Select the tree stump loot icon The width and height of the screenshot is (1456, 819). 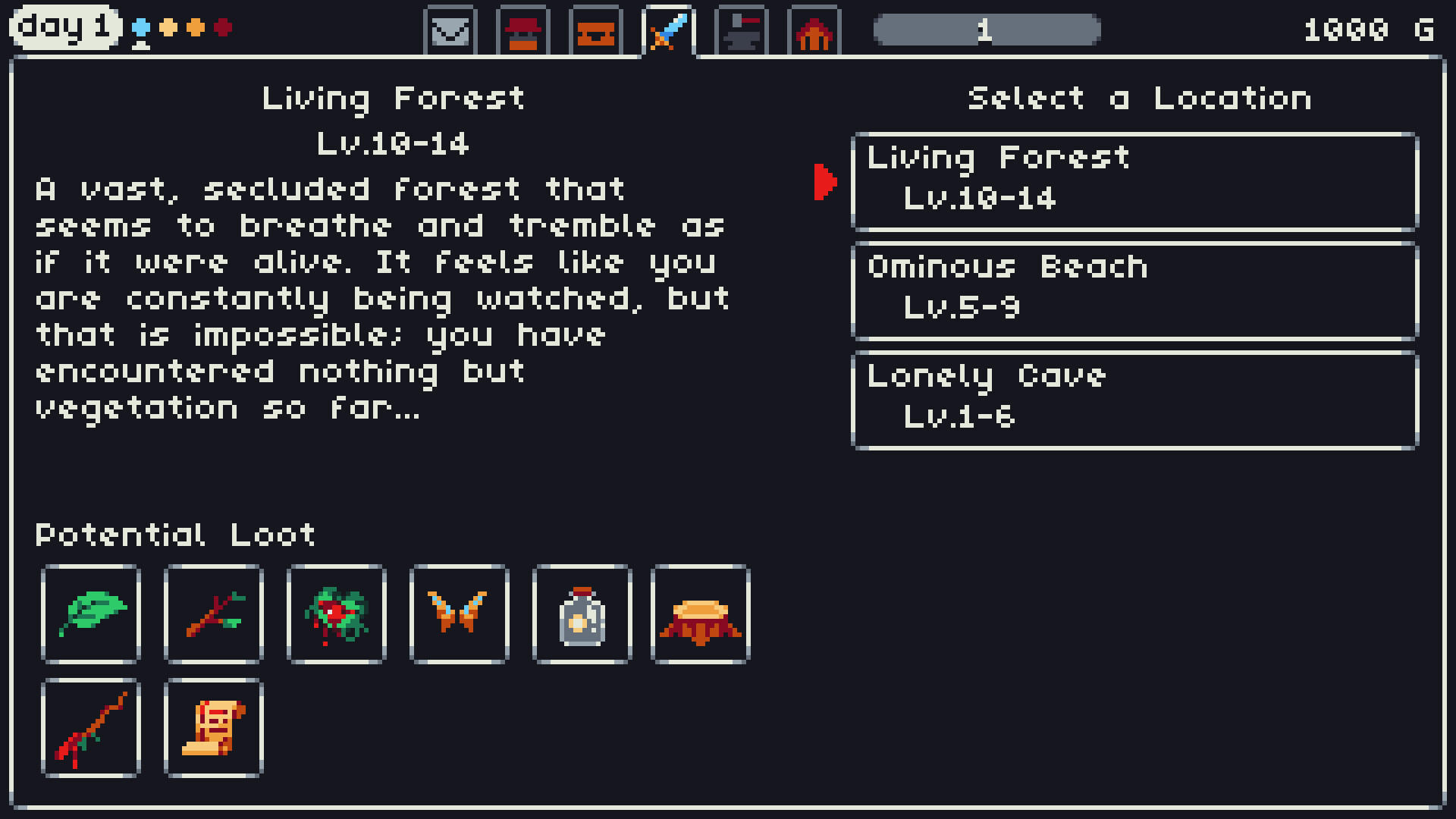point(700,615)
